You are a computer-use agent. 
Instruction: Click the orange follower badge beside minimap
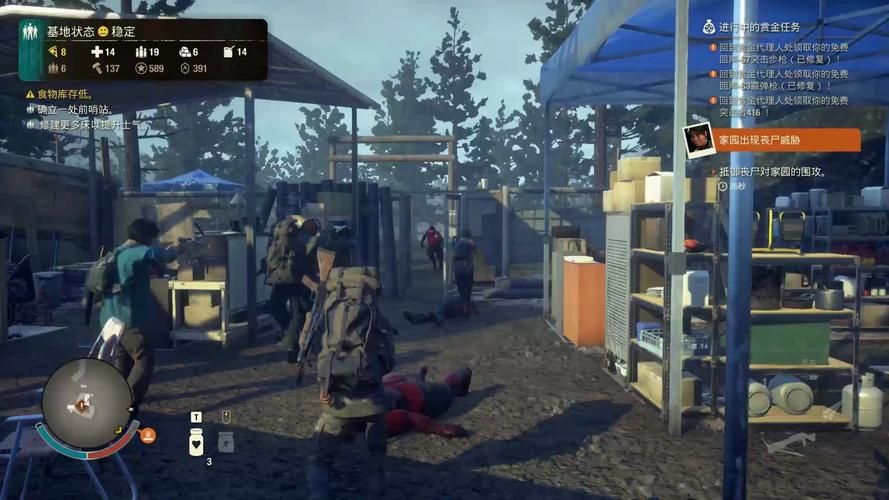tap(148, 435)
